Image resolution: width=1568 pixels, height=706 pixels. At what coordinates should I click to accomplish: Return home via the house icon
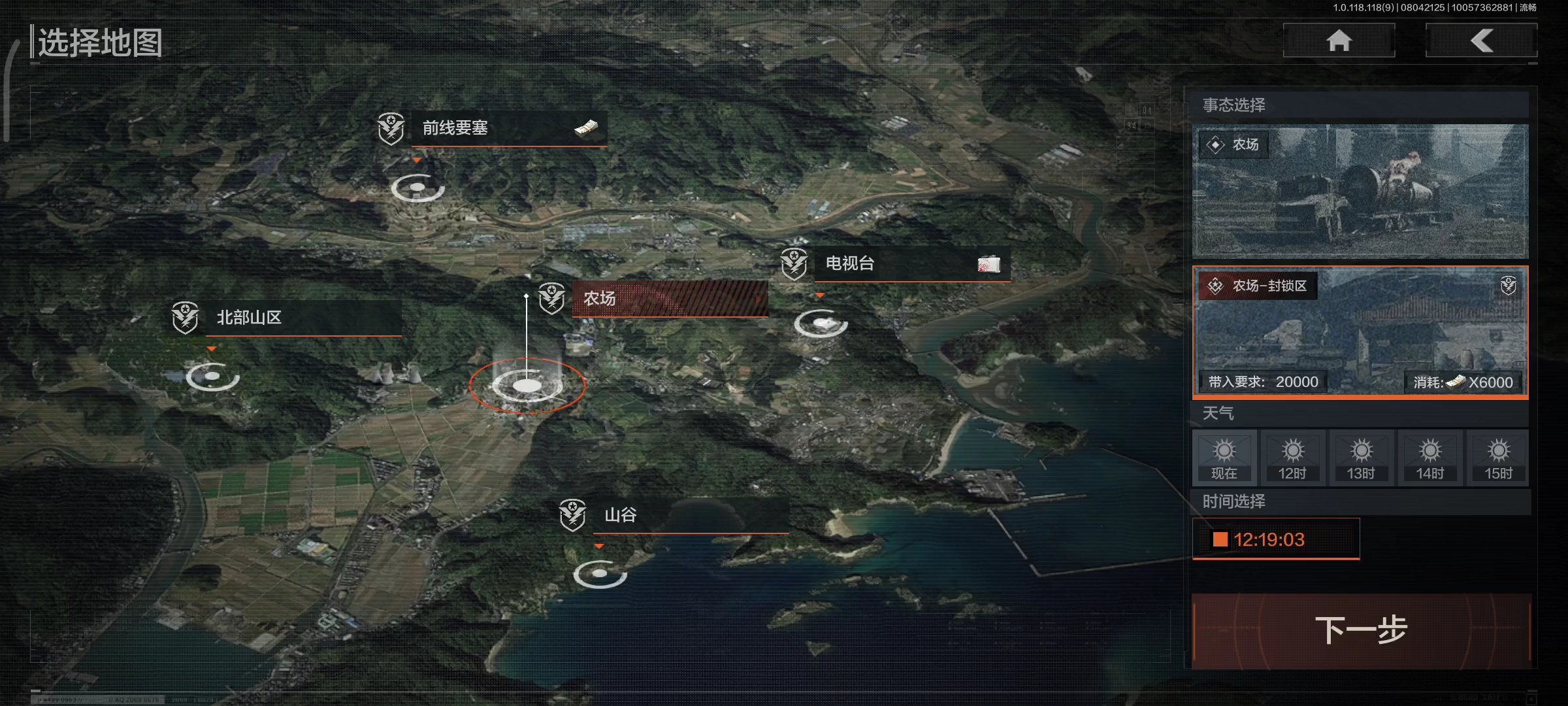1339,41
